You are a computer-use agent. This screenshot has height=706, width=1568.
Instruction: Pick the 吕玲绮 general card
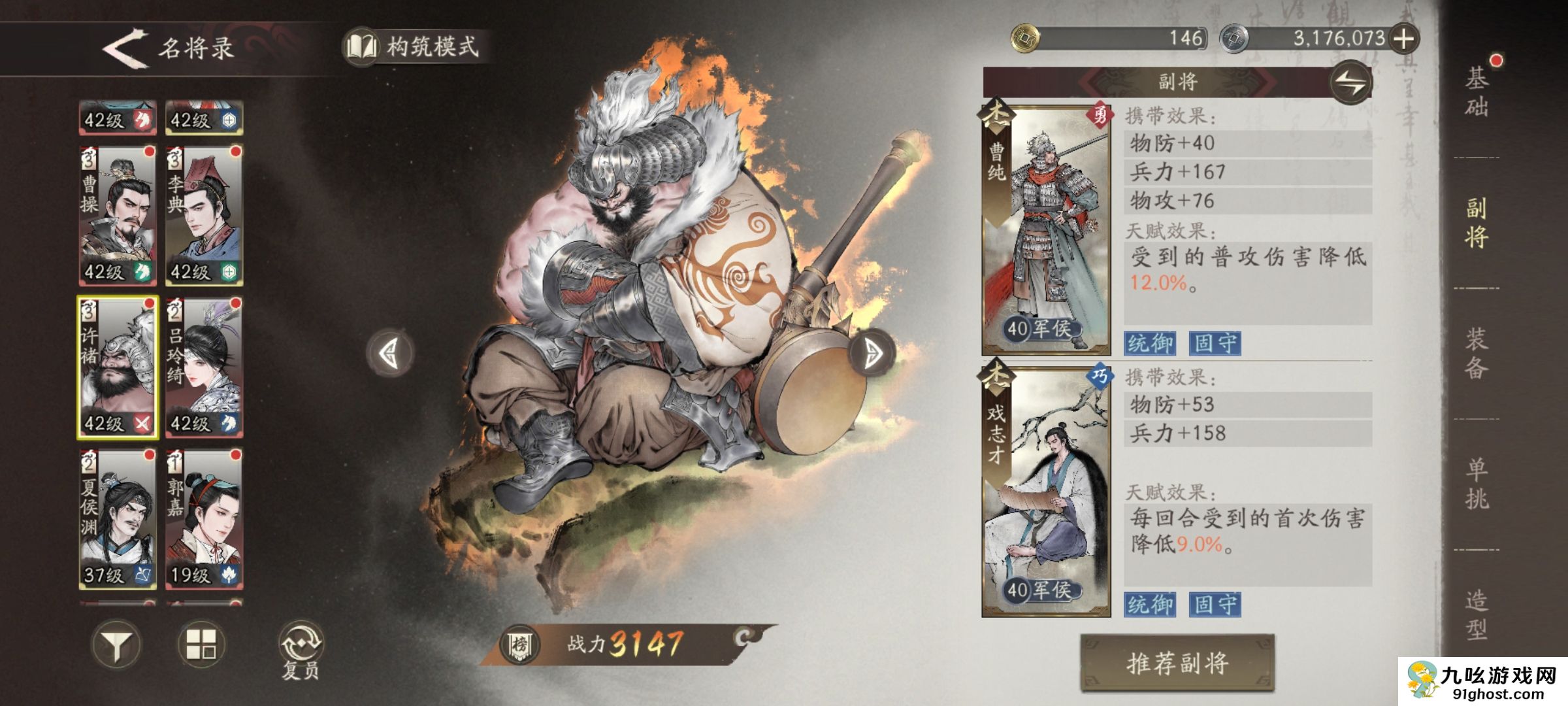[x=204, y=367]
